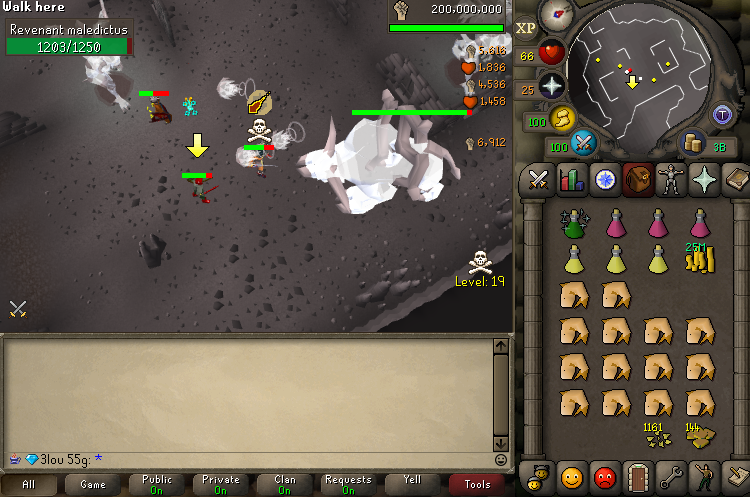Screen dimensions: 750x497
Task: Open the money pouch showing 3B
Action: [693, 144]
